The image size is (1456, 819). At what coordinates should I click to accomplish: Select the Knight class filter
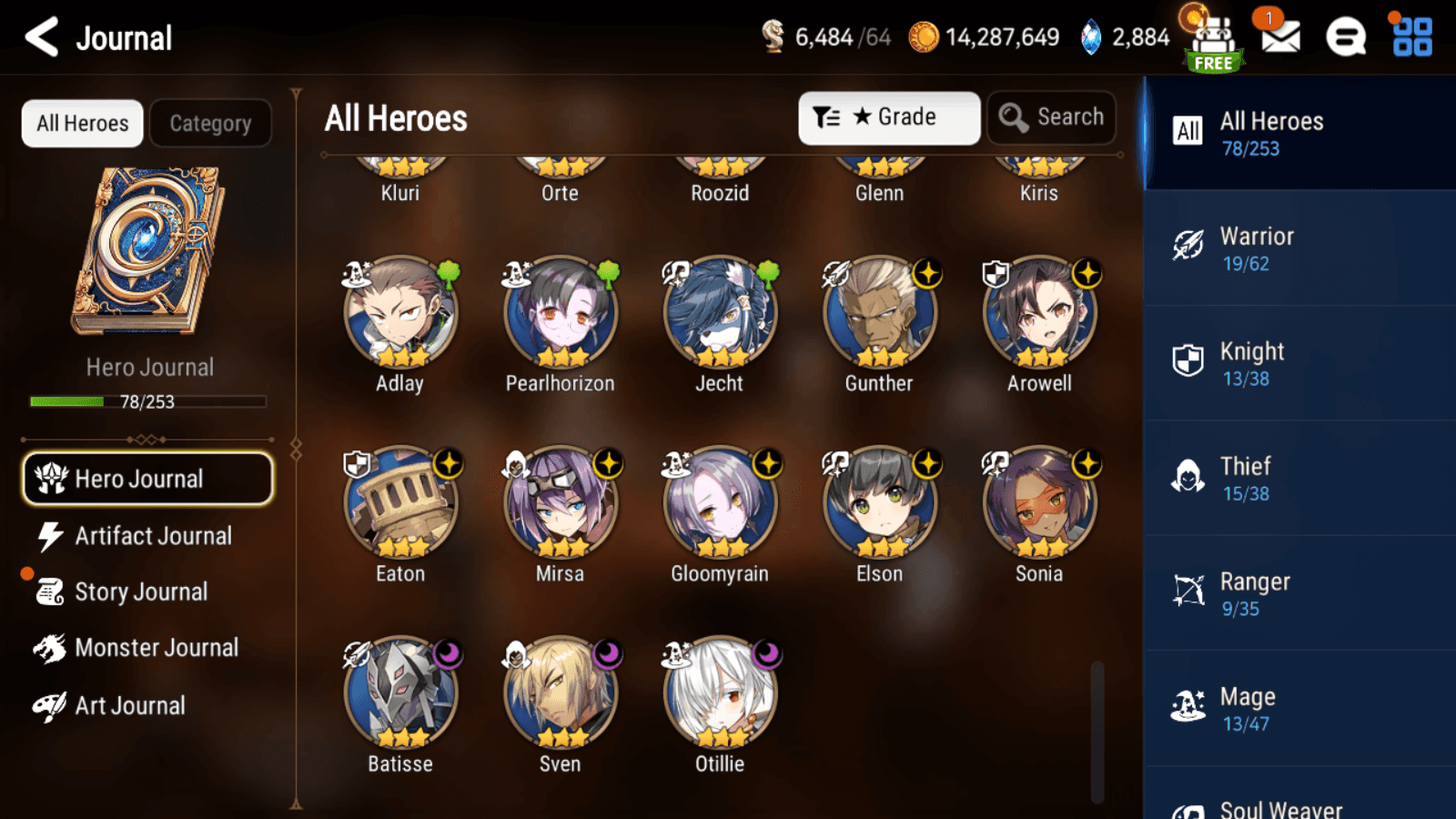click(1296, 363)
